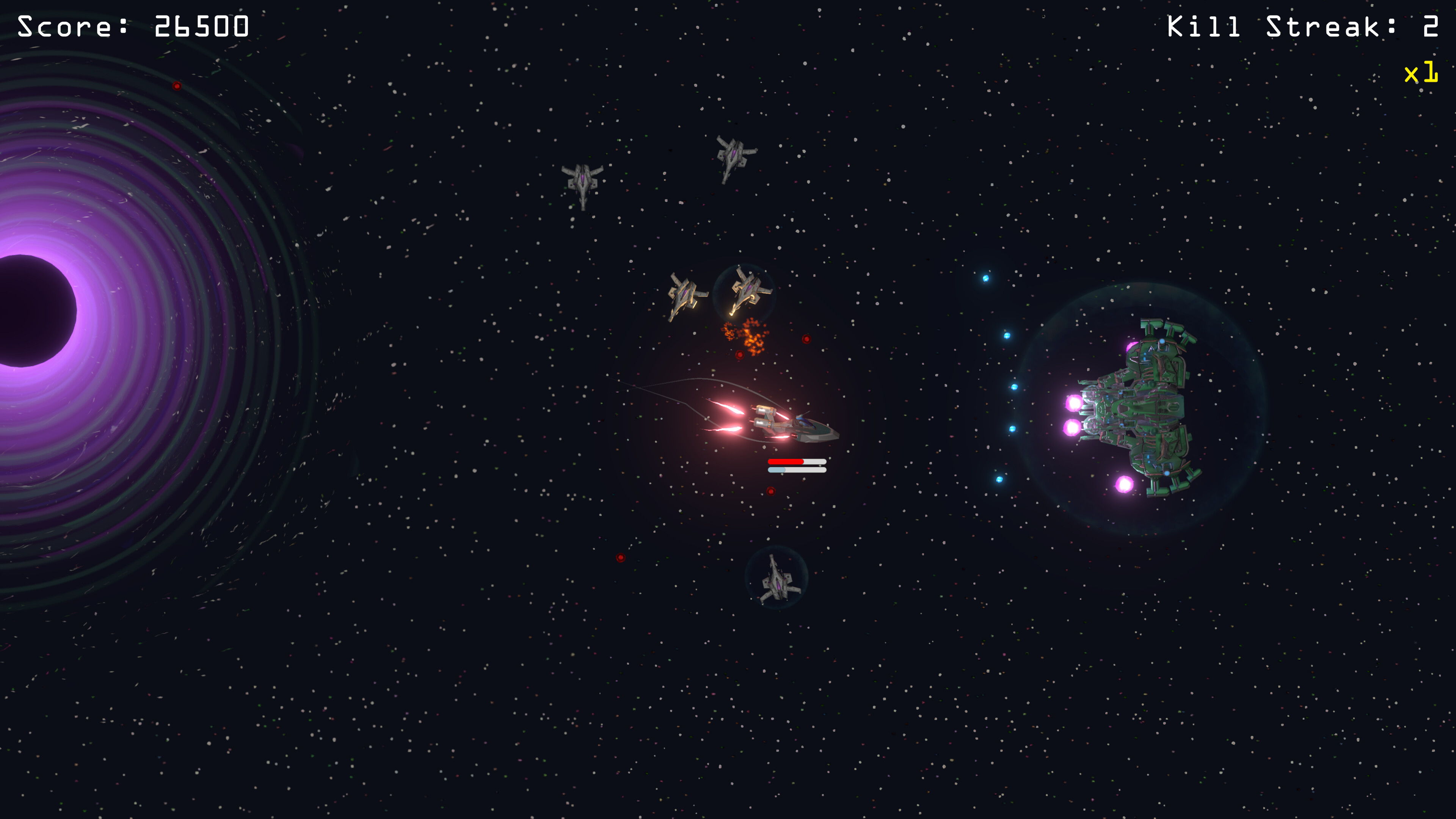Click the player's red health bar
Image resolution: width=1456 pixels, height=819 pixels.
pyautogui.click(x=786, y=462)
